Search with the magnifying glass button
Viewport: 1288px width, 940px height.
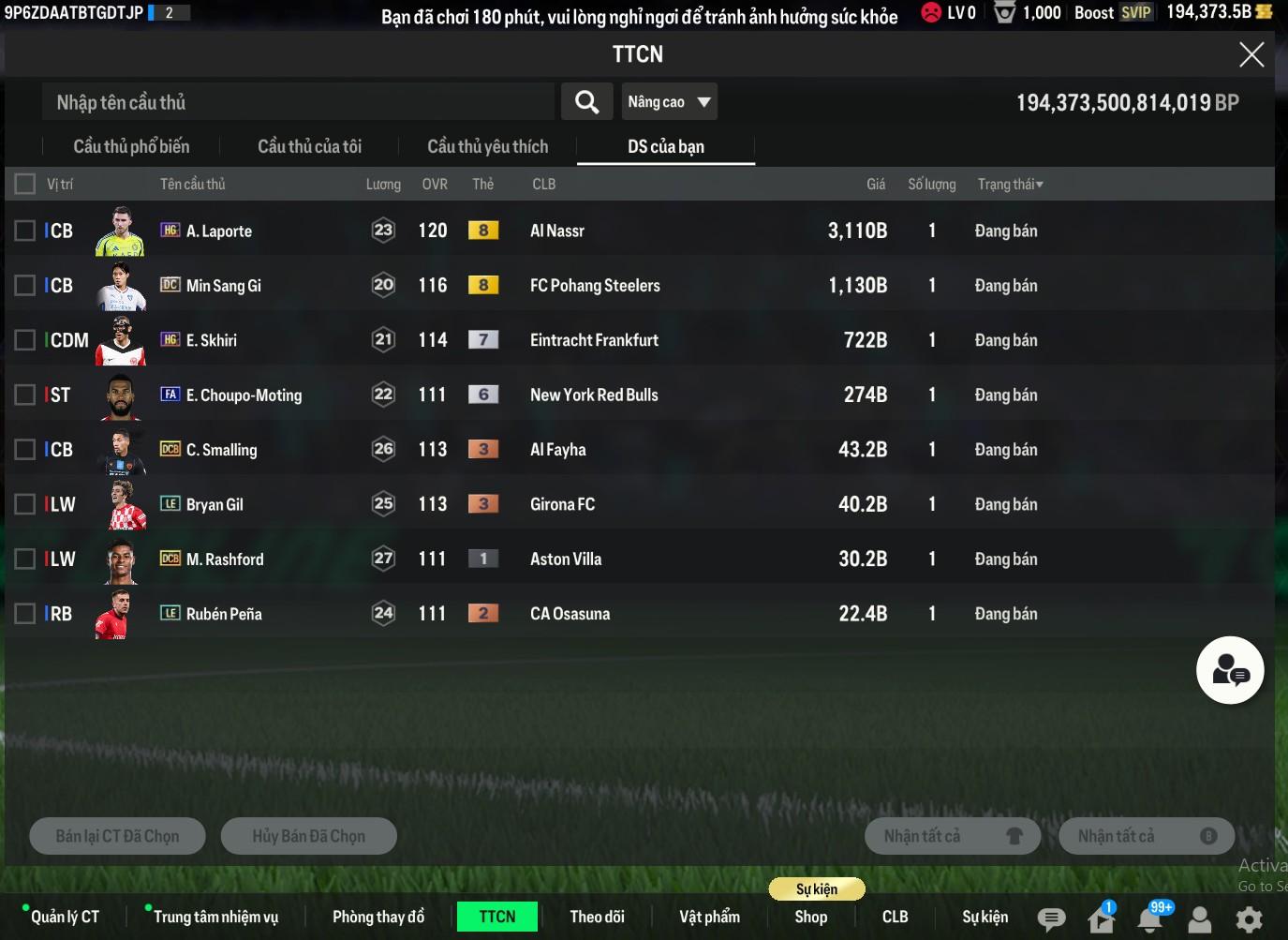click(x=586, y=102)
